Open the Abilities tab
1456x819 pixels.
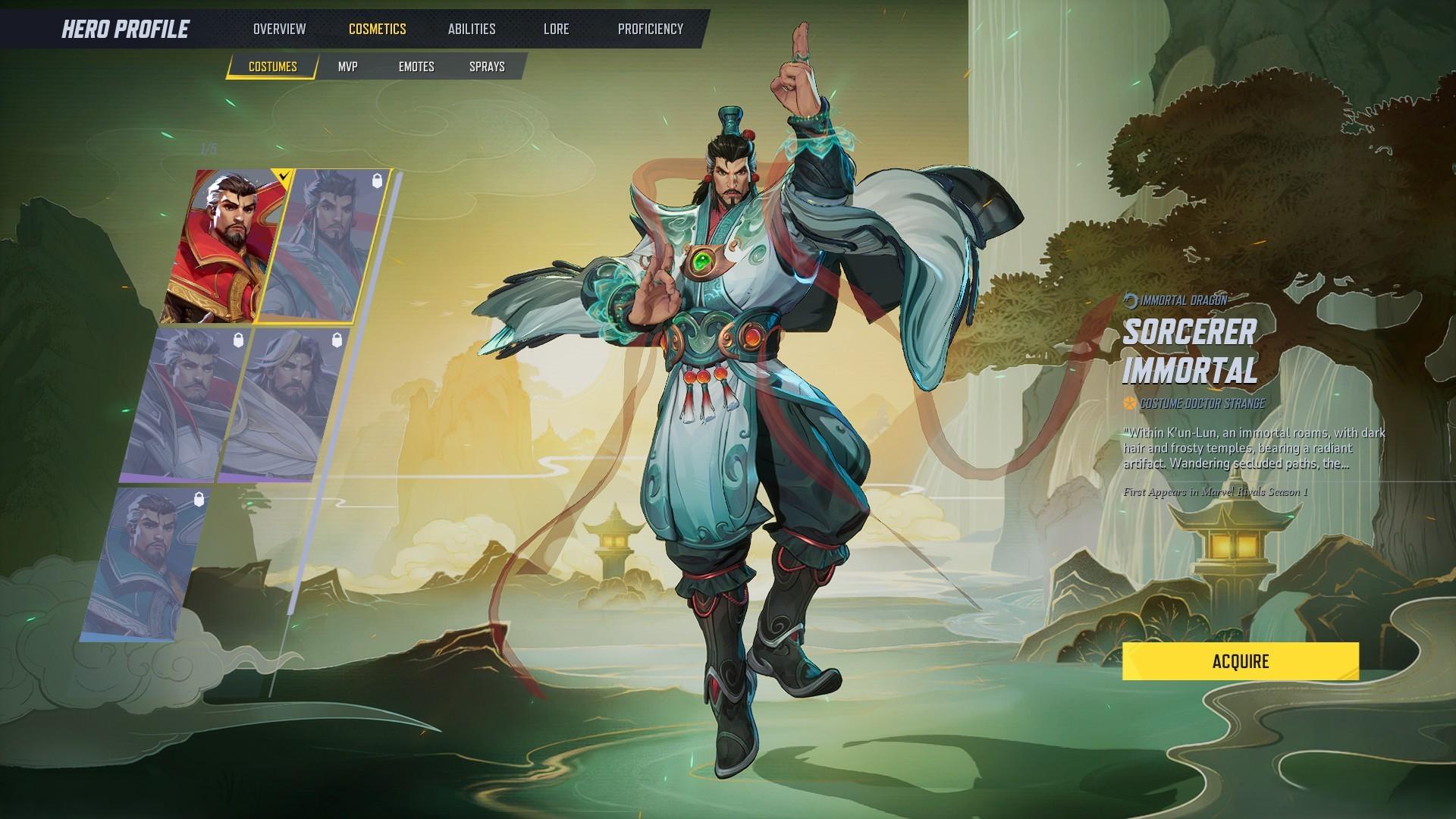472,29
